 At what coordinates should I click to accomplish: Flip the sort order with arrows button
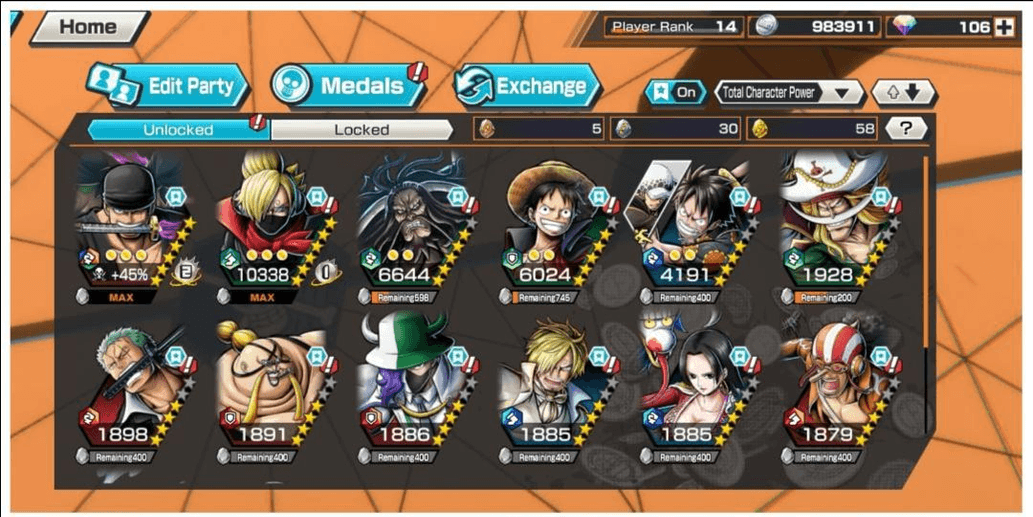[x=904, y=93]
